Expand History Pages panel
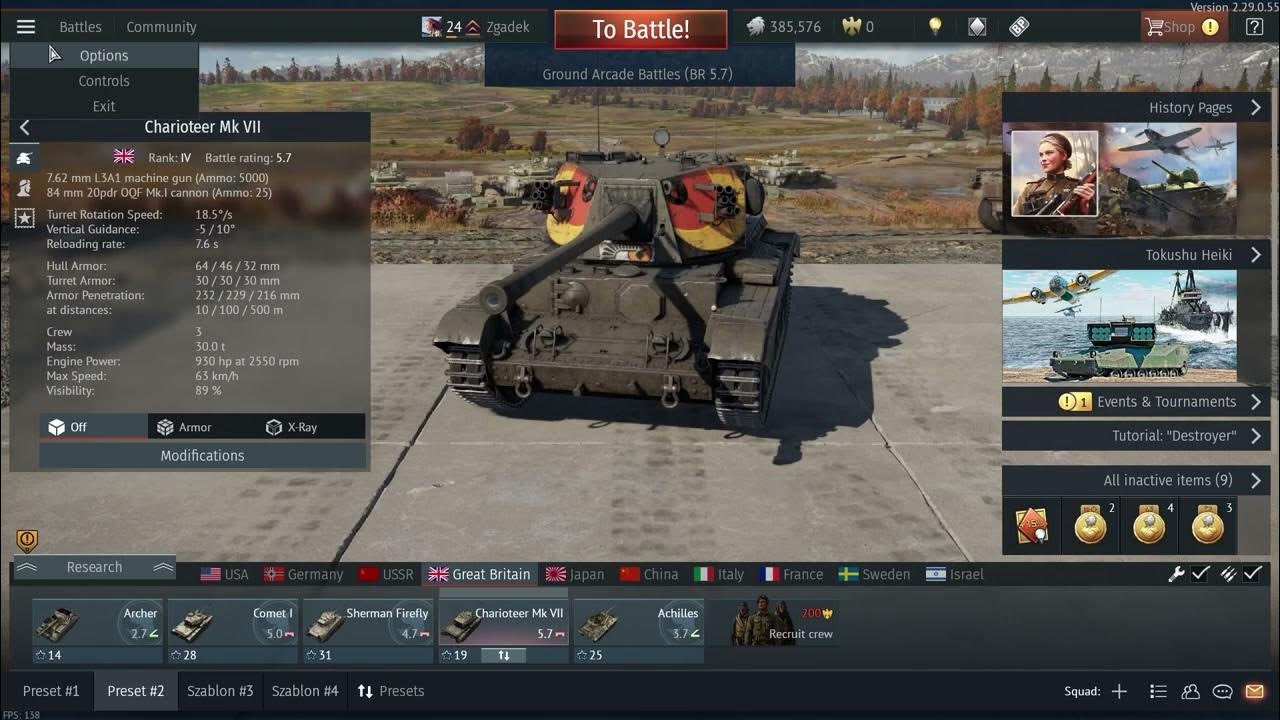The width and height of the screenshot is (1280, 720). (x=1135, y=108)
